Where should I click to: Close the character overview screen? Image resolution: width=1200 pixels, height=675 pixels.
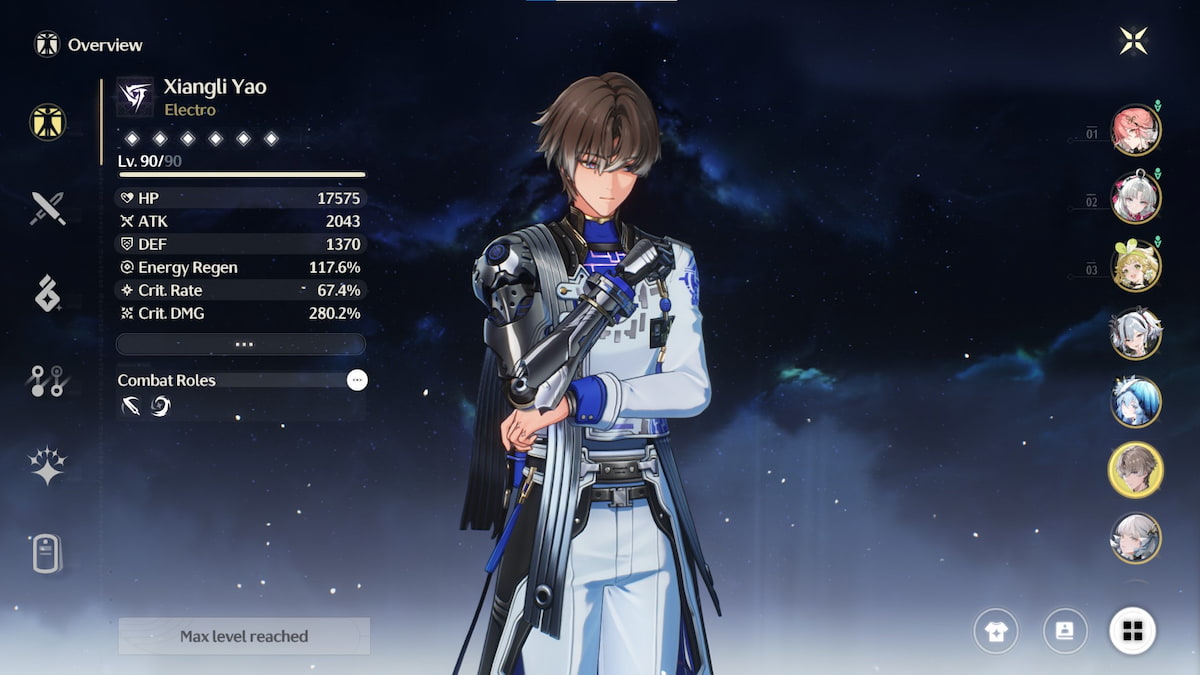(1133, 41)
